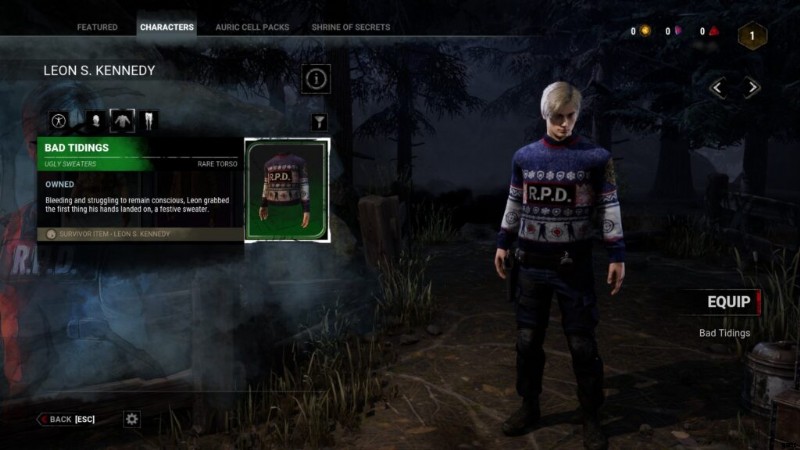The height and width of the screenshot is (450, 800).
Task: Click the character info button
Action: tap(316, 78)
